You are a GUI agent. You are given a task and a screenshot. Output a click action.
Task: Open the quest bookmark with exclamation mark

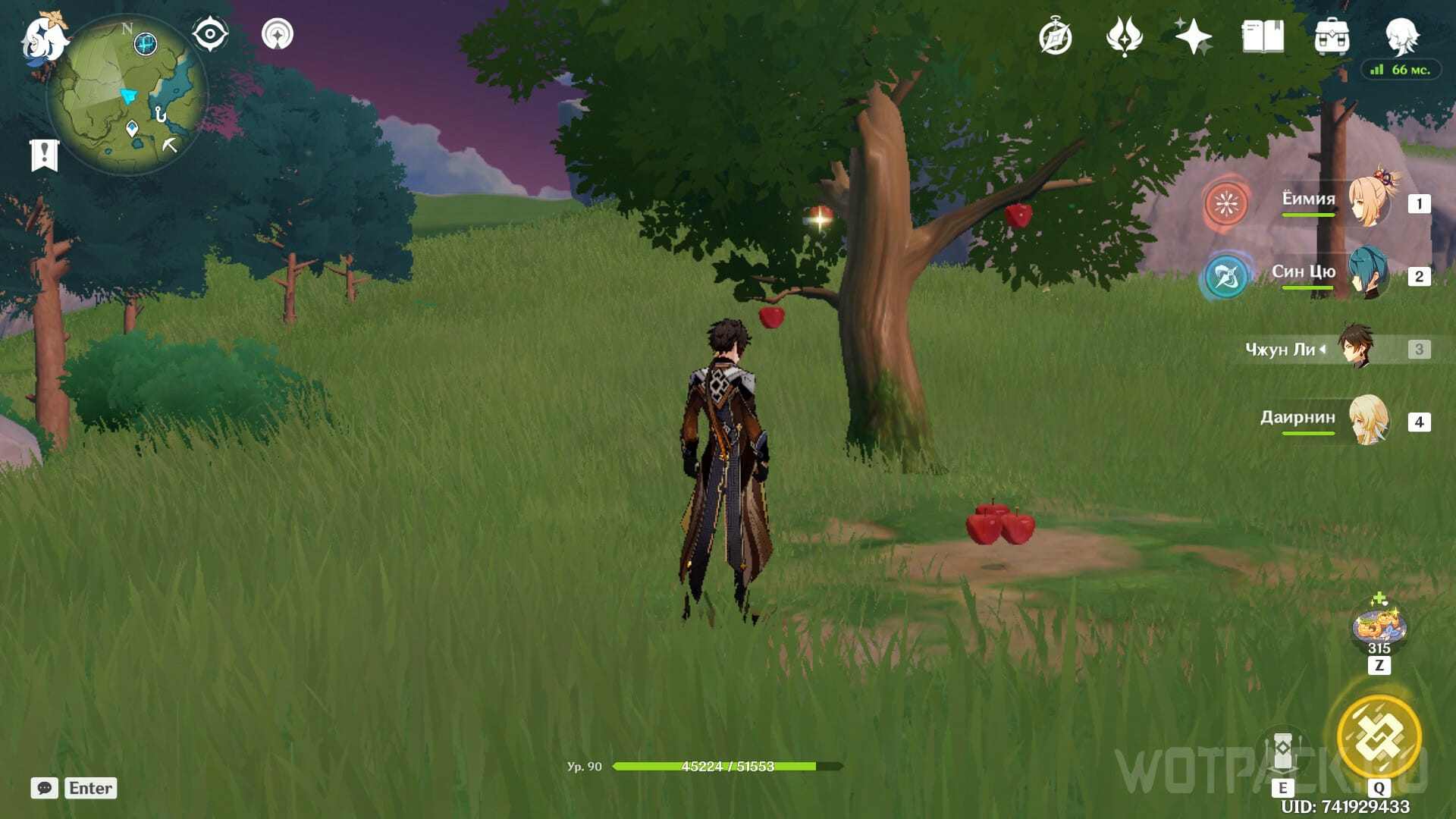(x=44, y=155)
